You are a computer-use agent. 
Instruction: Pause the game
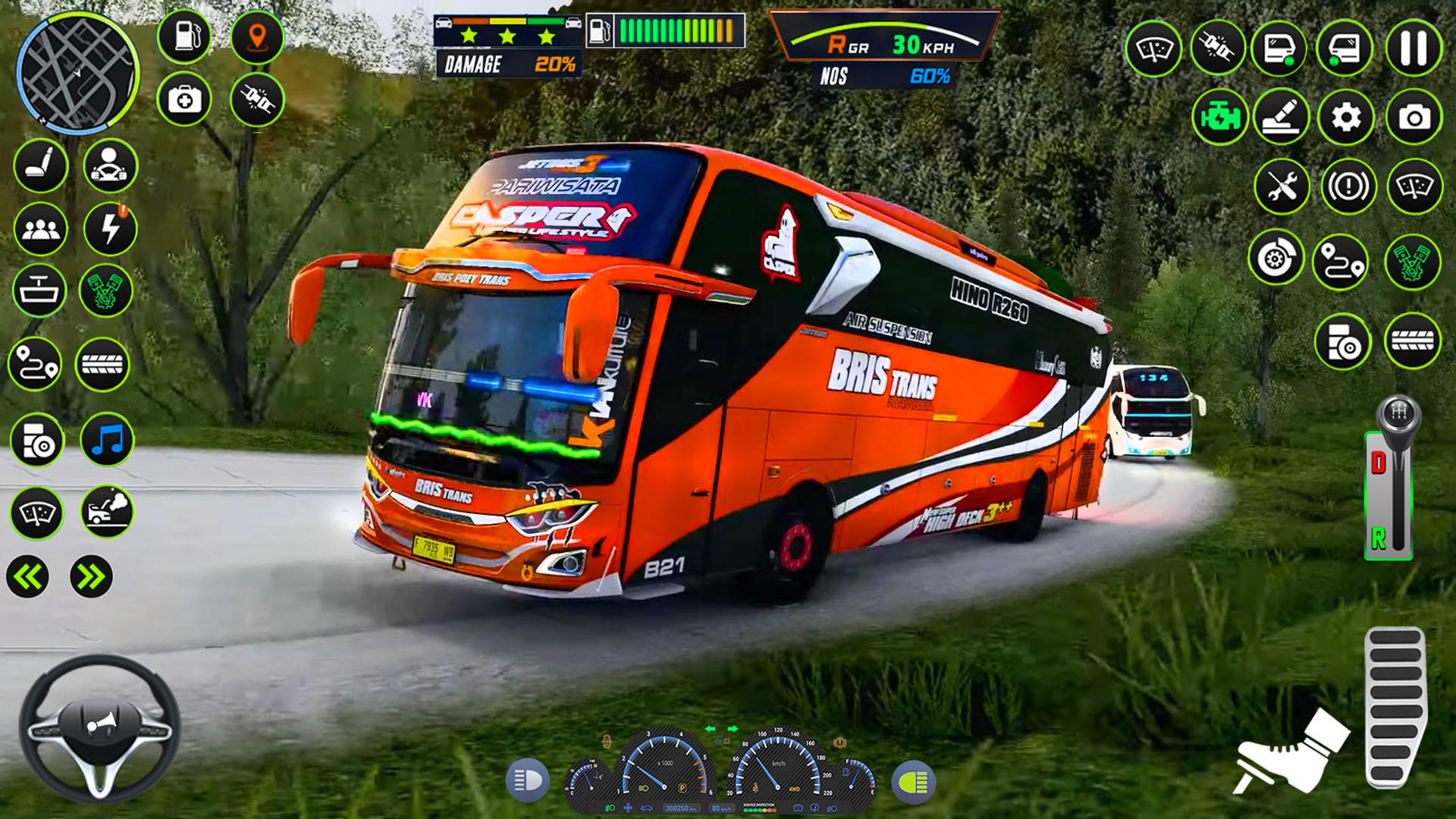pyautogui.click(x=1414, y=49)
